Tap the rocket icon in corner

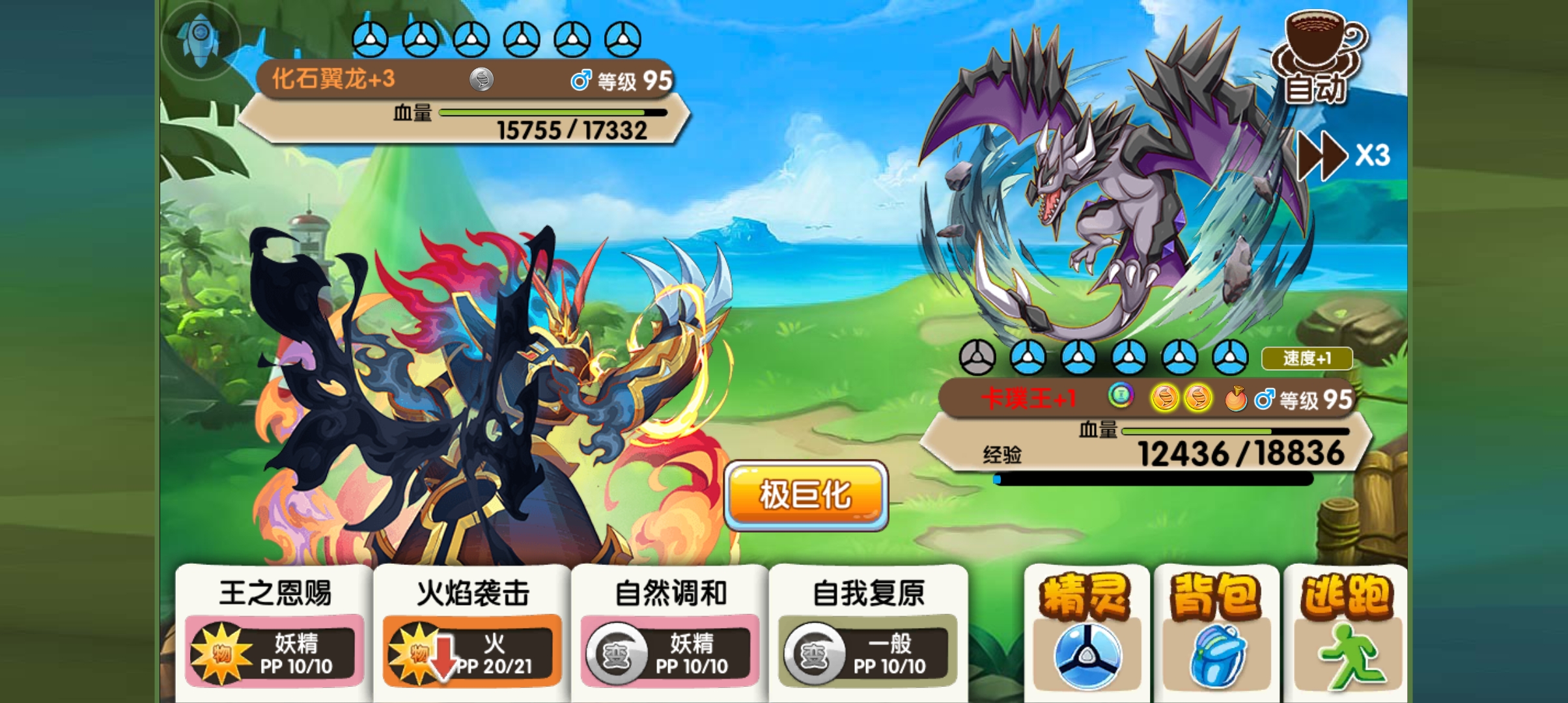(x=201, y=39)
